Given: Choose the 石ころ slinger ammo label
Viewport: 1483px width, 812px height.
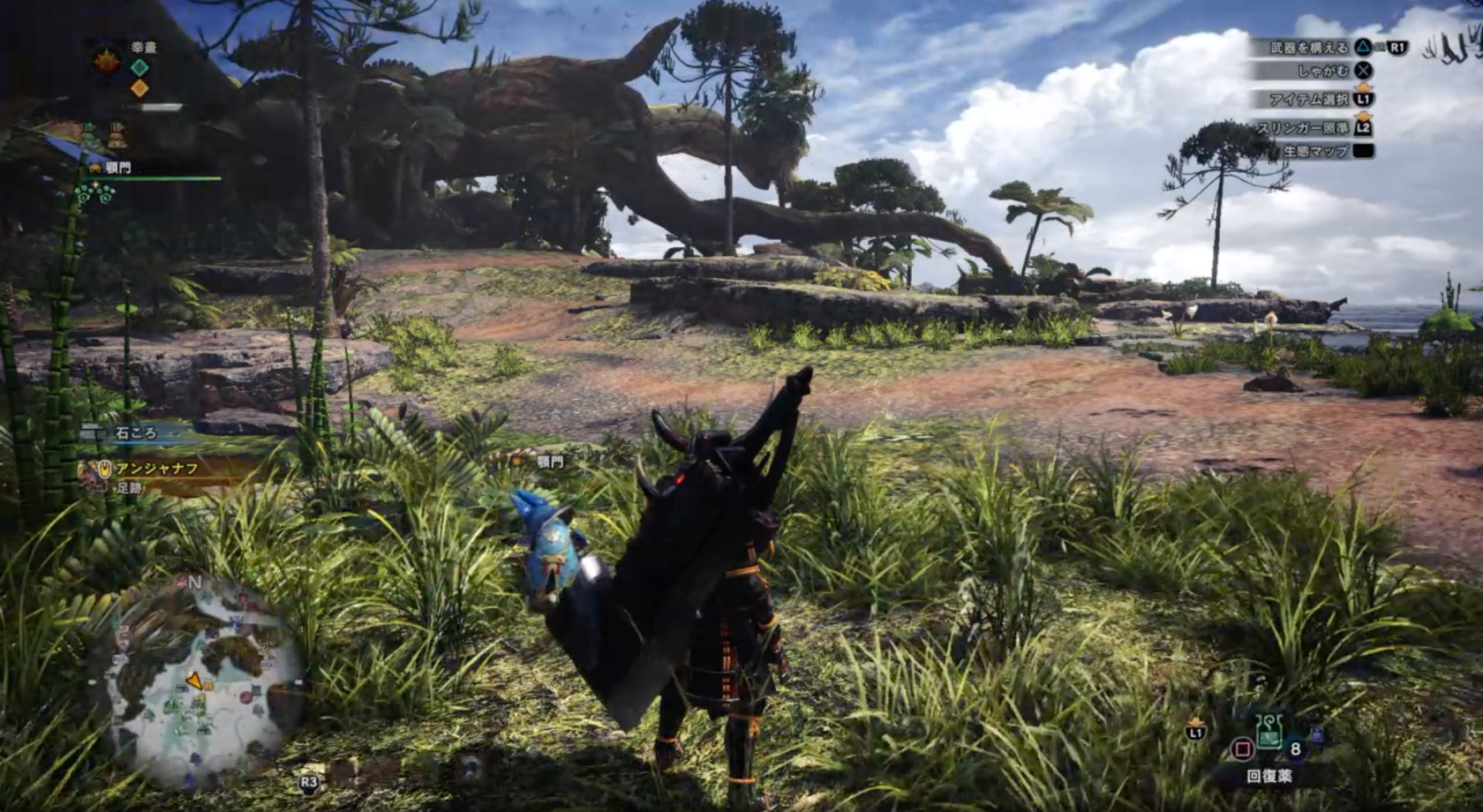Looking at the screenshot, I should (135, 433).
